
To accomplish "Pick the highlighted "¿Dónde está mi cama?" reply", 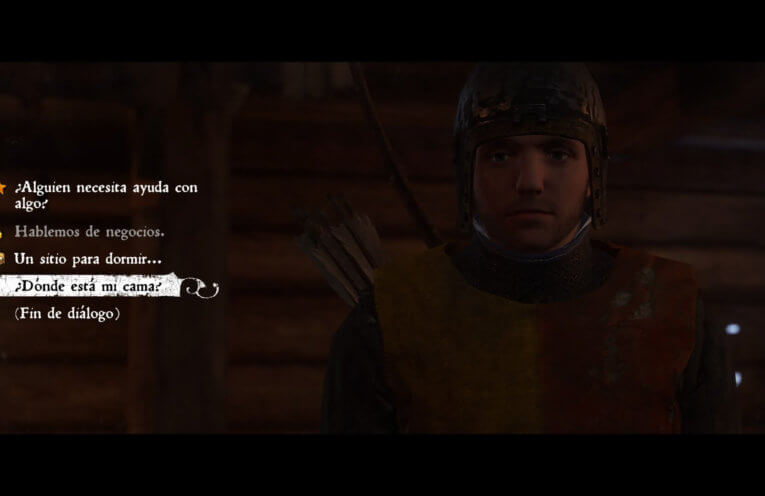I will coord(90,286).
